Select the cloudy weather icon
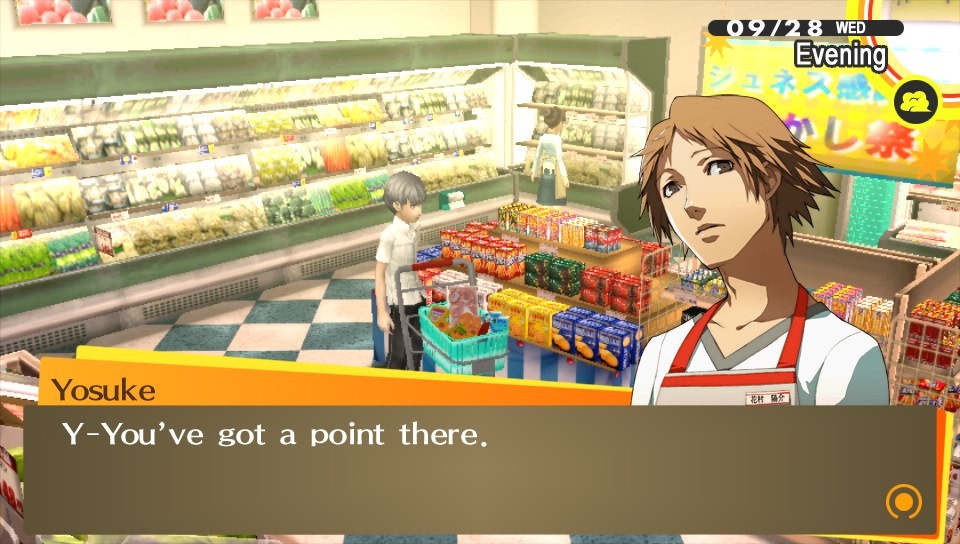The width and height of the screenshot is (960, 544). (915, 101)
